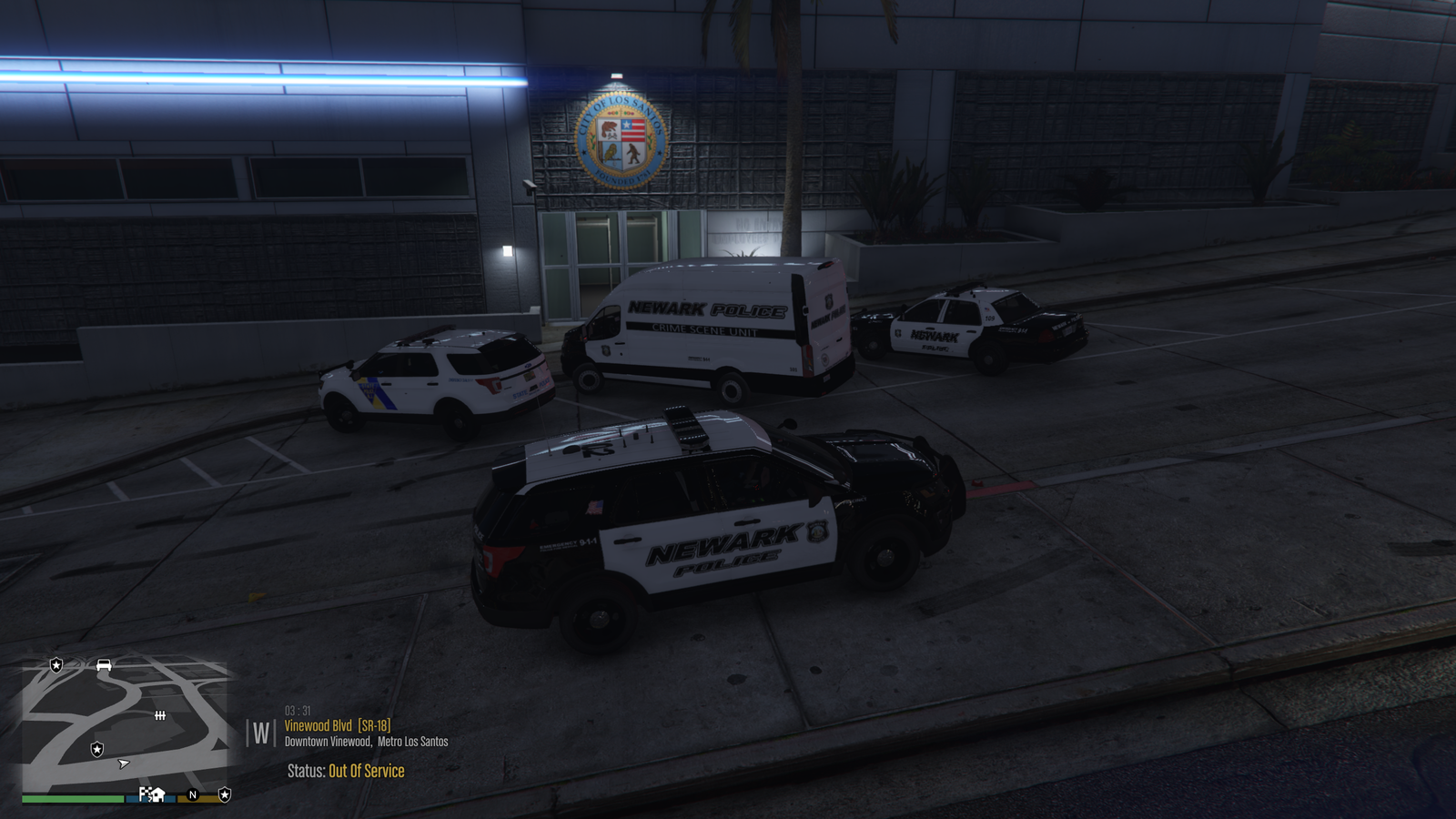Select the police station star blip on minimap

pyautogui.click(x=56, y=664)
